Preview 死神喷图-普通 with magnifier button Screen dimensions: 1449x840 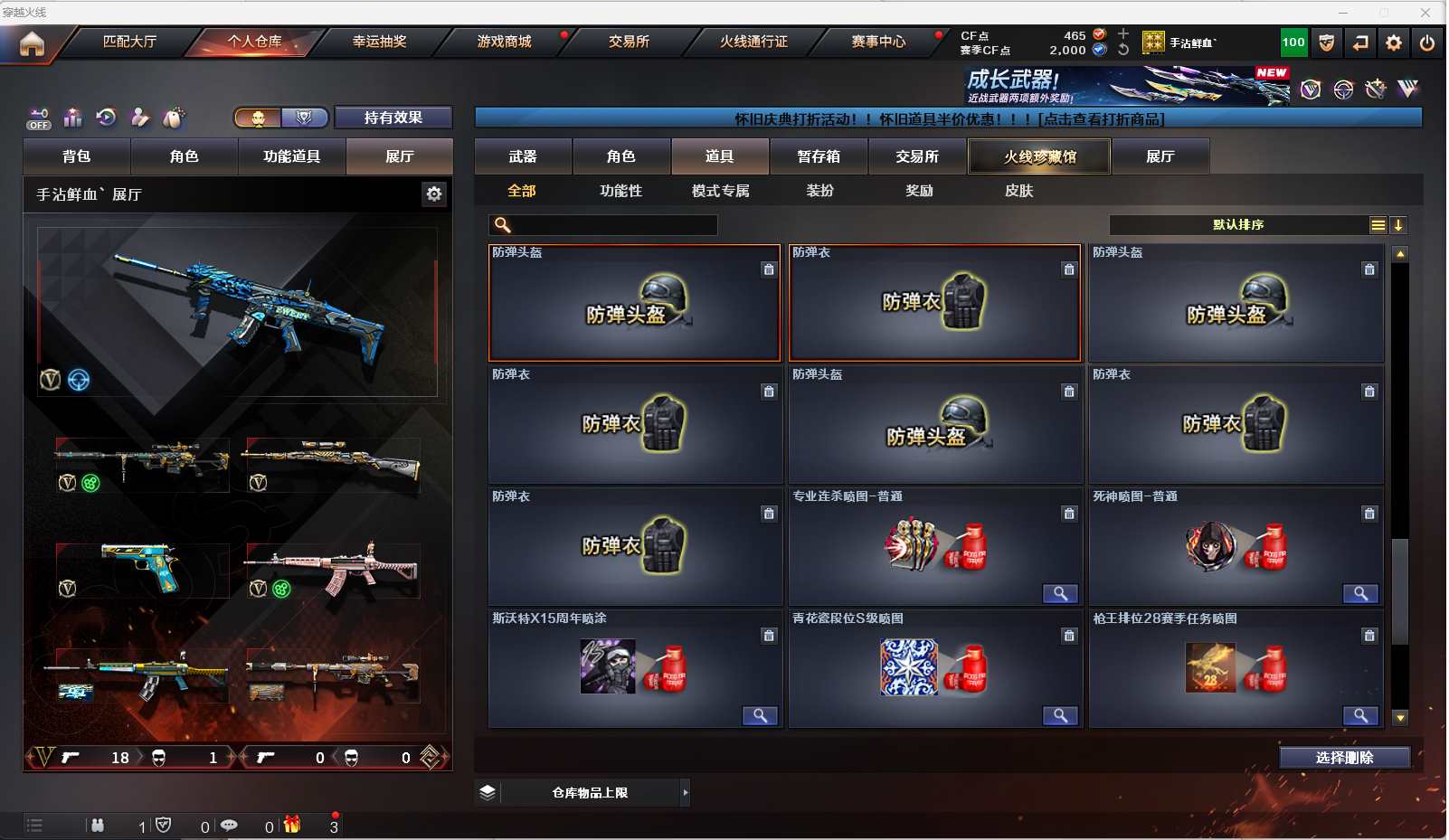[1360, 593]
